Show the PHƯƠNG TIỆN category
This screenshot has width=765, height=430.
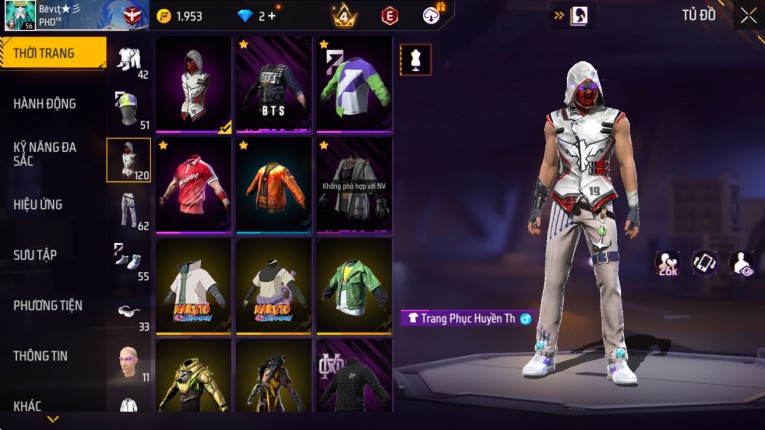pyautogui.click(x=48, y=305)
